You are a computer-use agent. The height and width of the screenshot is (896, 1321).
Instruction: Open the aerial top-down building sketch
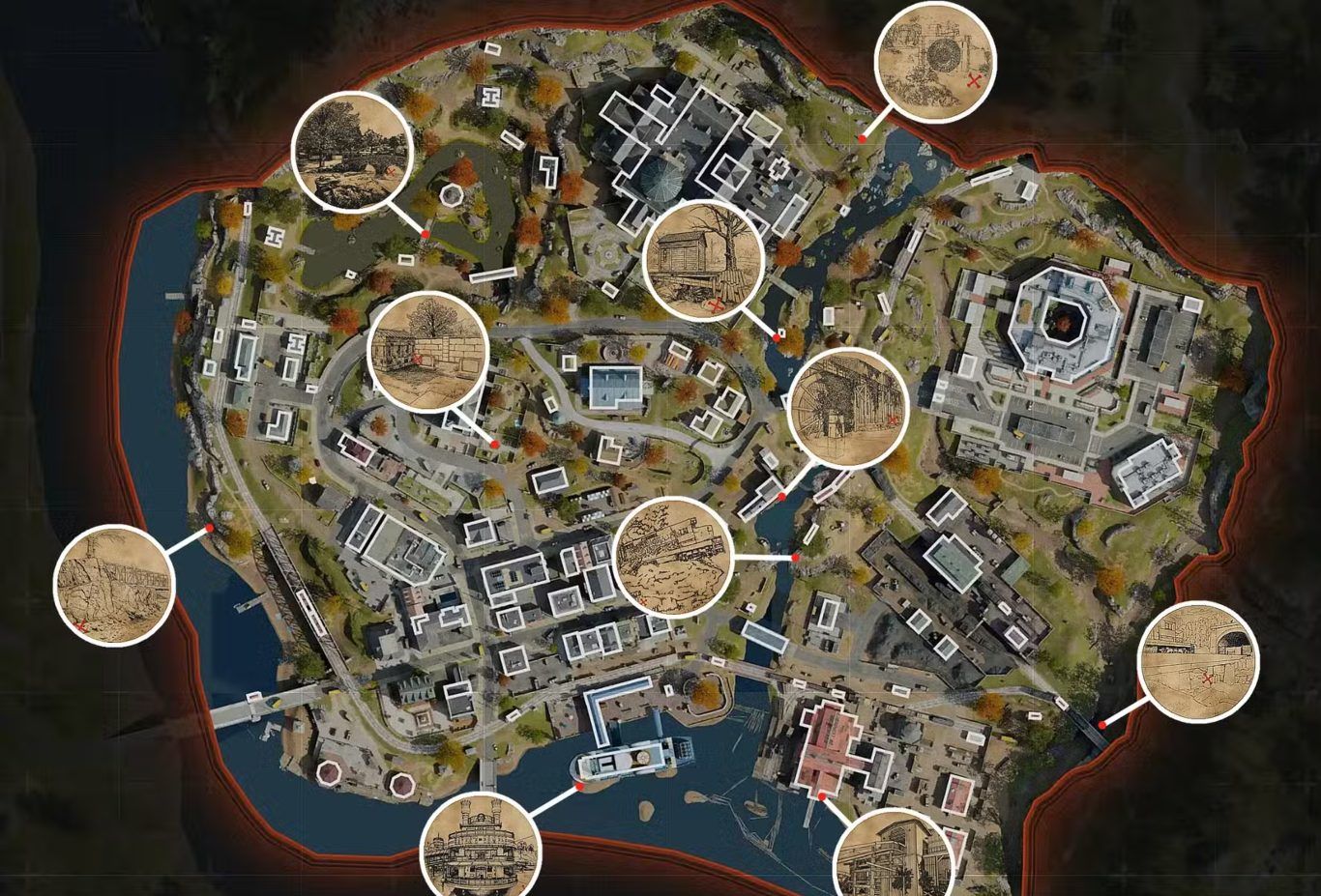(673, 557)
